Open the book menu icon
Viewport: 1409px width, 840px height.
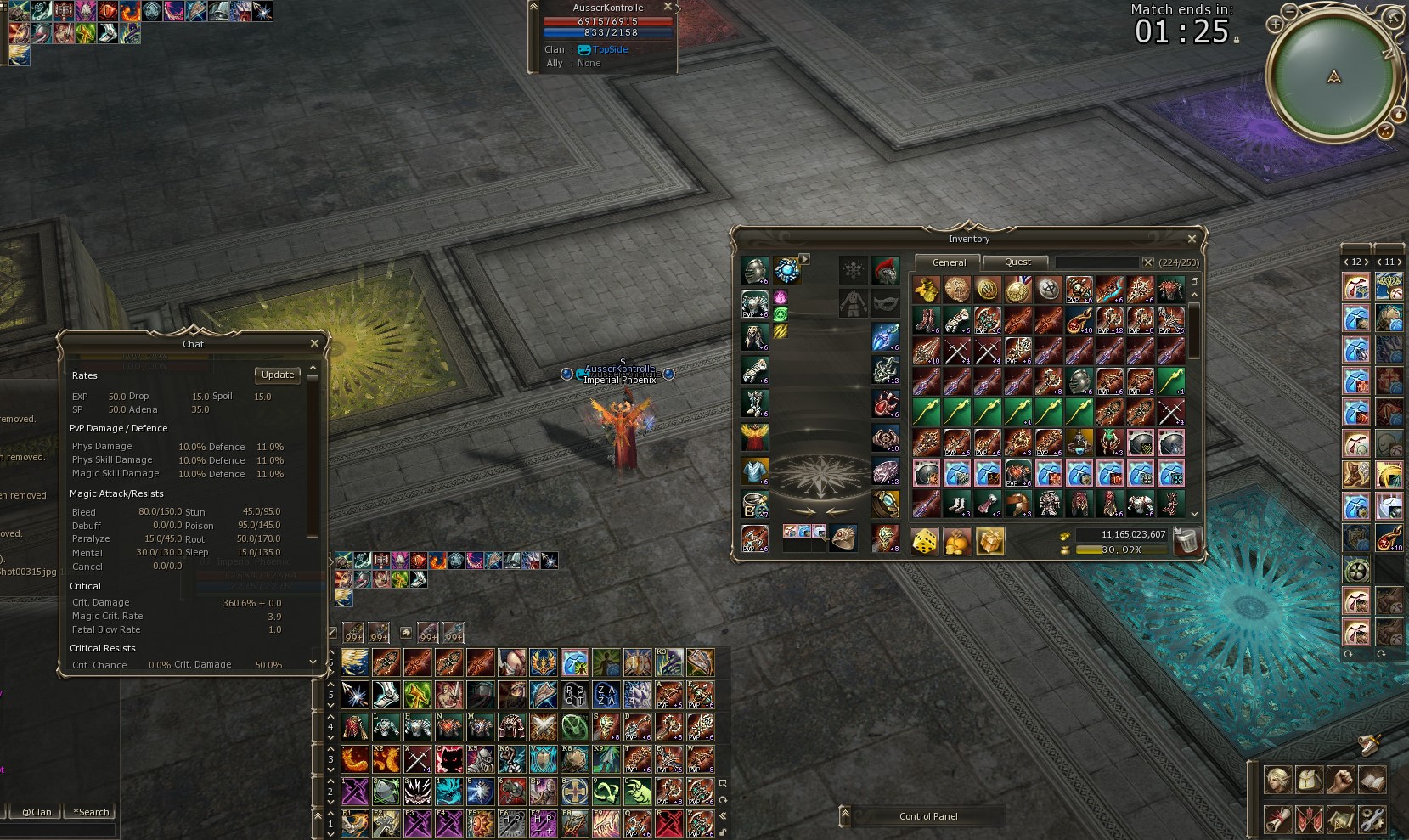[1372, 779]
